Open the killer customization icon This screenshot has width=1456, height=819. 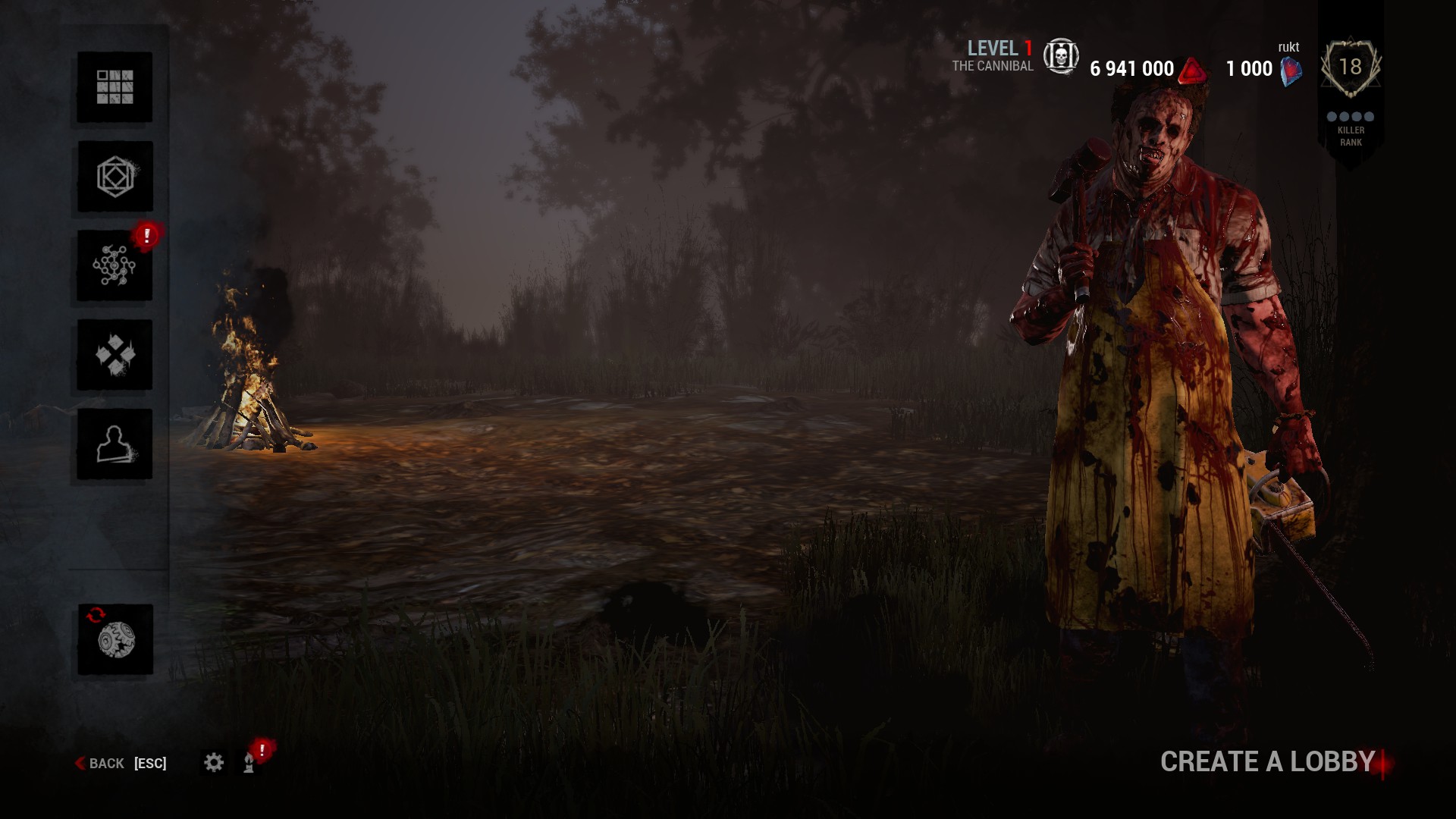point(114,355)
